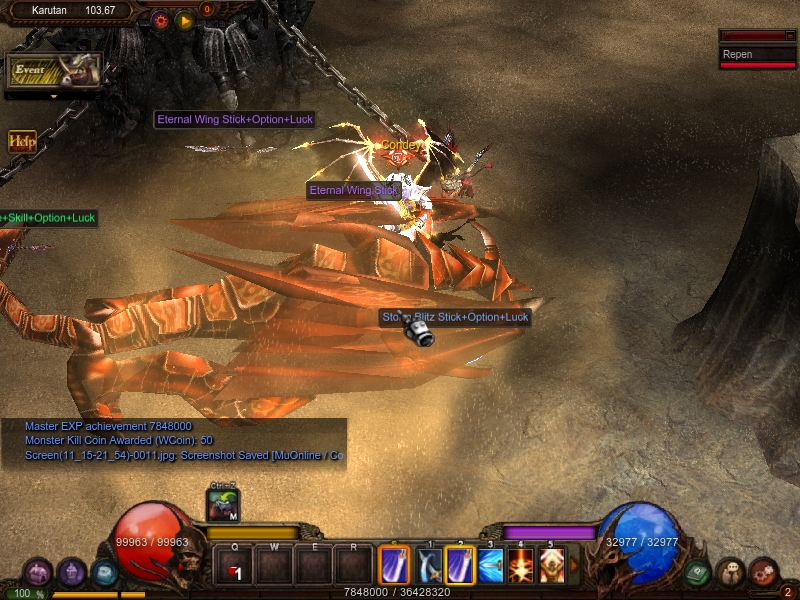800x600 pixels.
Task: Open the red round menu icon
Action: 763,572
